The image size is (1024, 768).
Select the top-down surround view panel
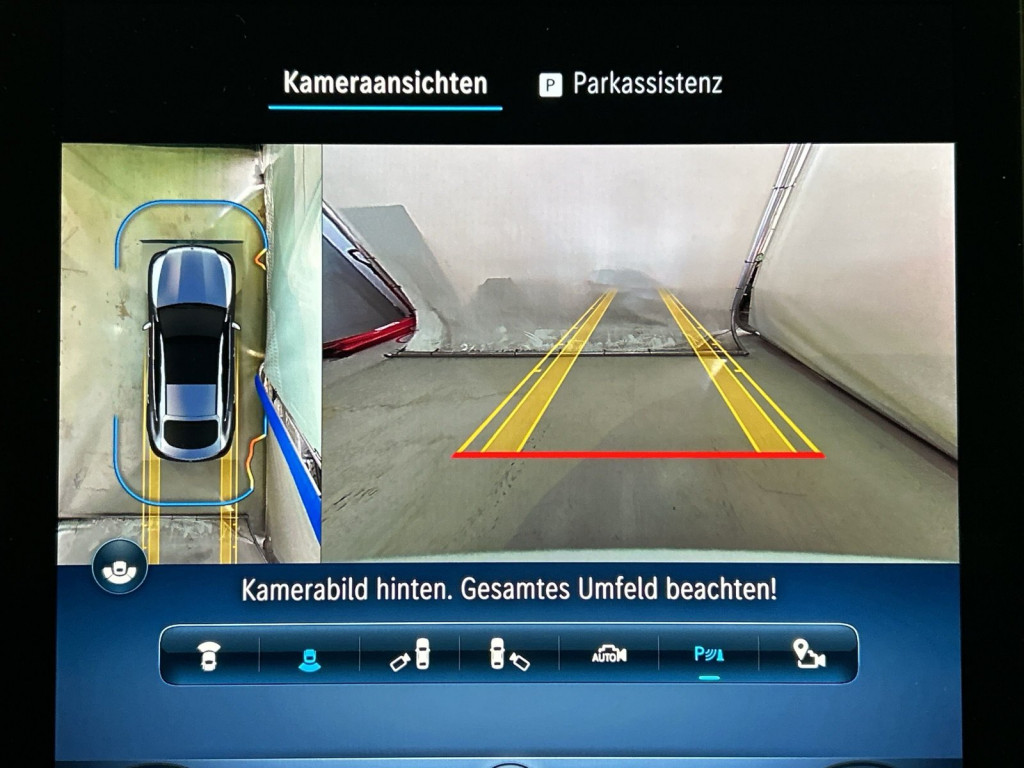coord(190,352)
